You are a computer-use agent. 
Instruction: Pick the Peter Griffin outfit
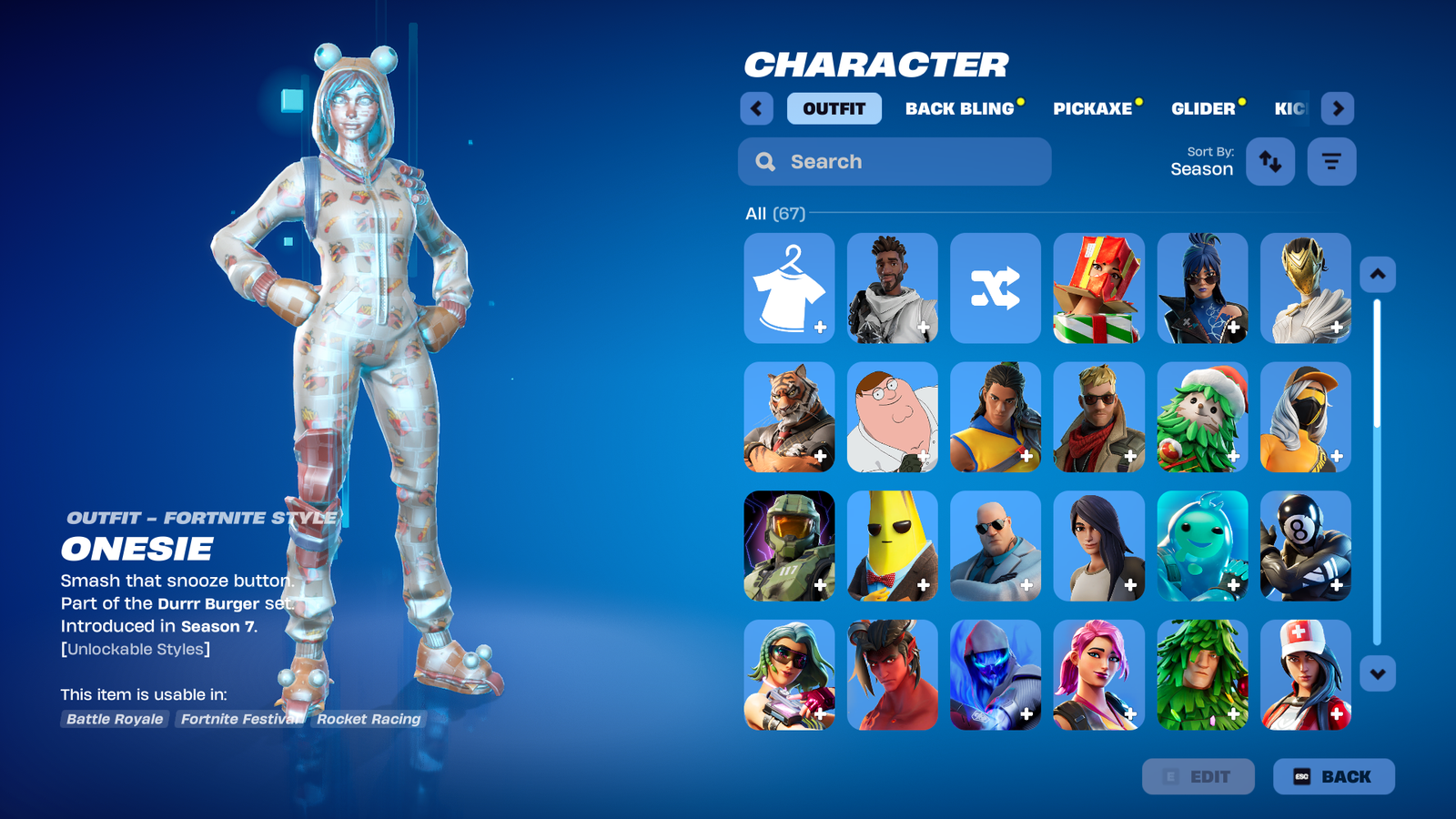[892, 417]
